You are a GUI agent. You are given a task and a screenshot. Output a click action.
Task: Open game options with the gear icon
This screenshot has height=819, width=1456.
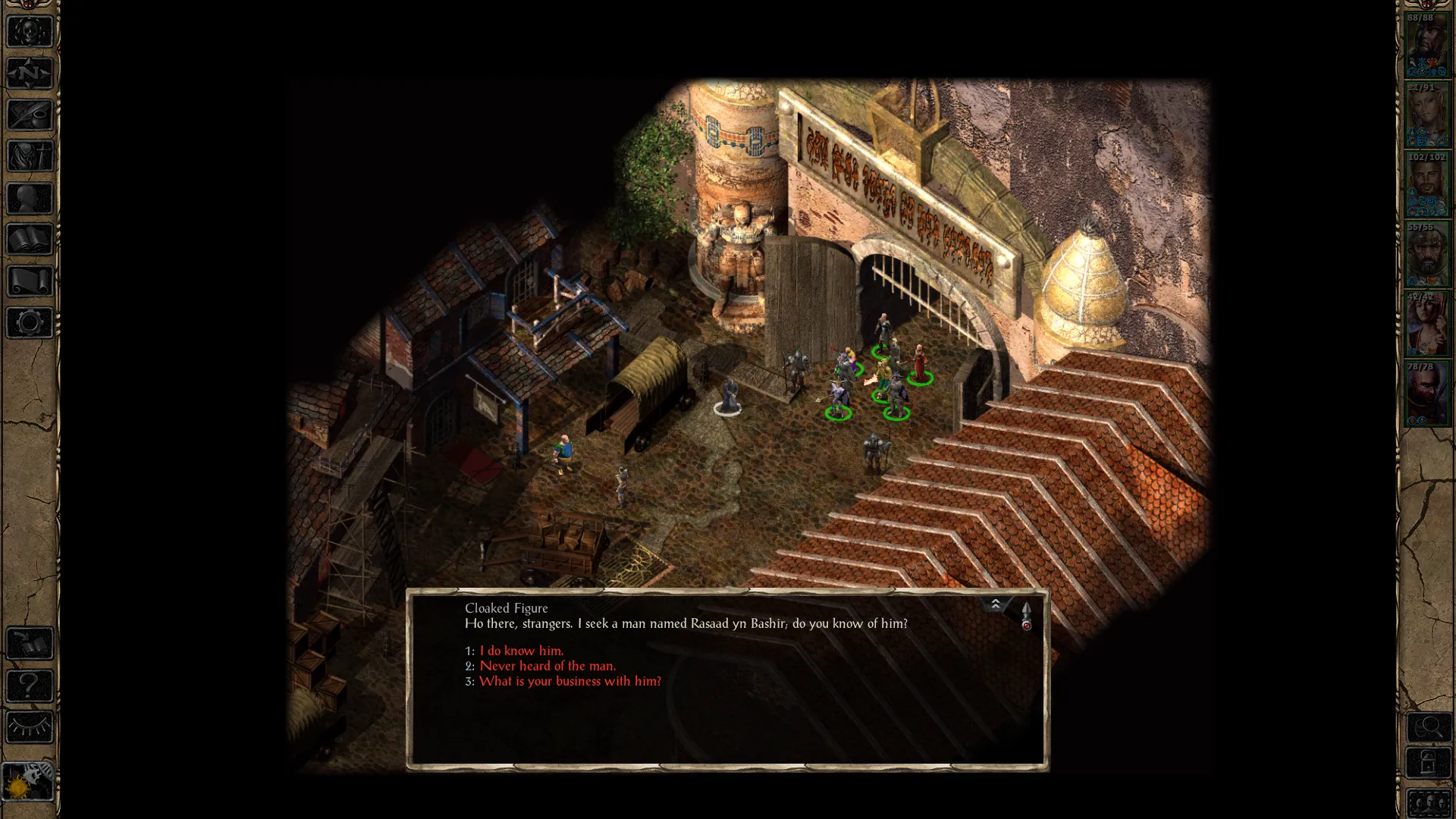[30, 323]
